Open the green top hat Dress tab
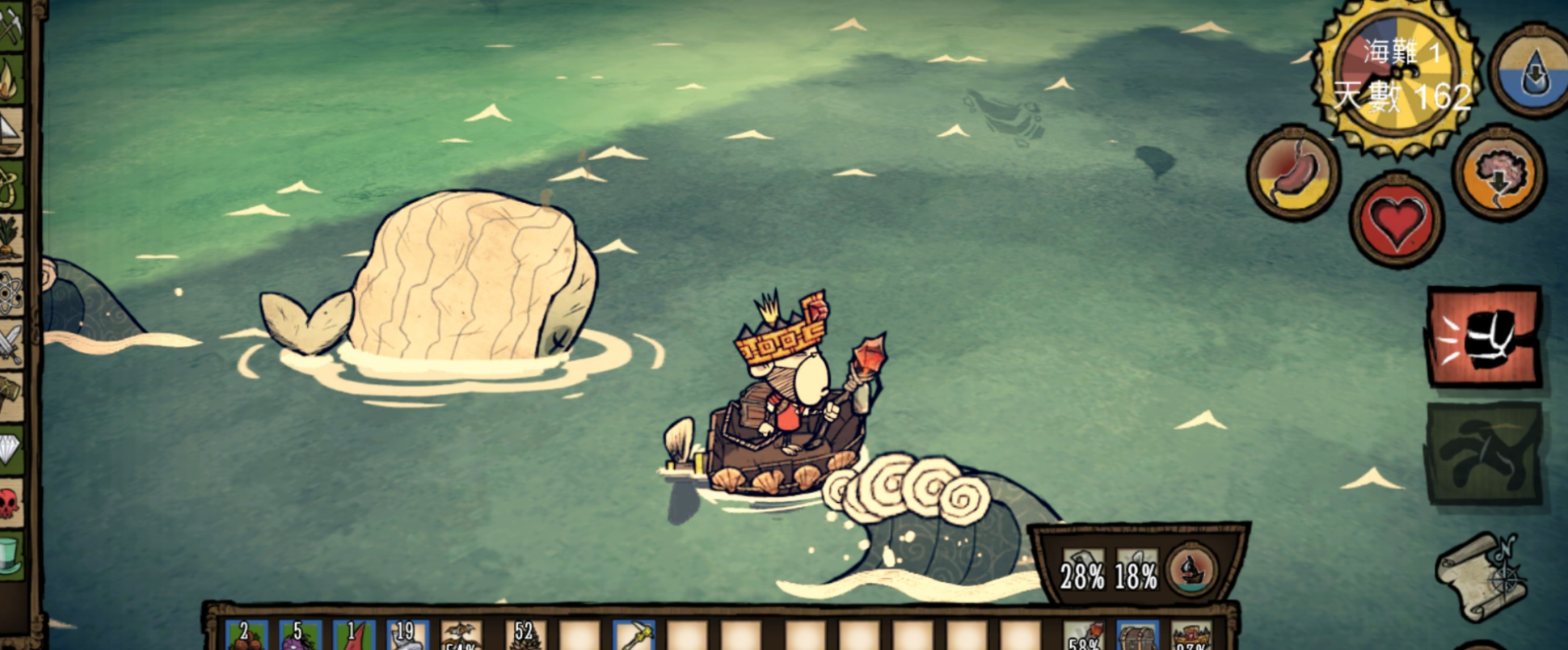The width and height of the screenshot is (1568, 650). click(x=11, y=555)
